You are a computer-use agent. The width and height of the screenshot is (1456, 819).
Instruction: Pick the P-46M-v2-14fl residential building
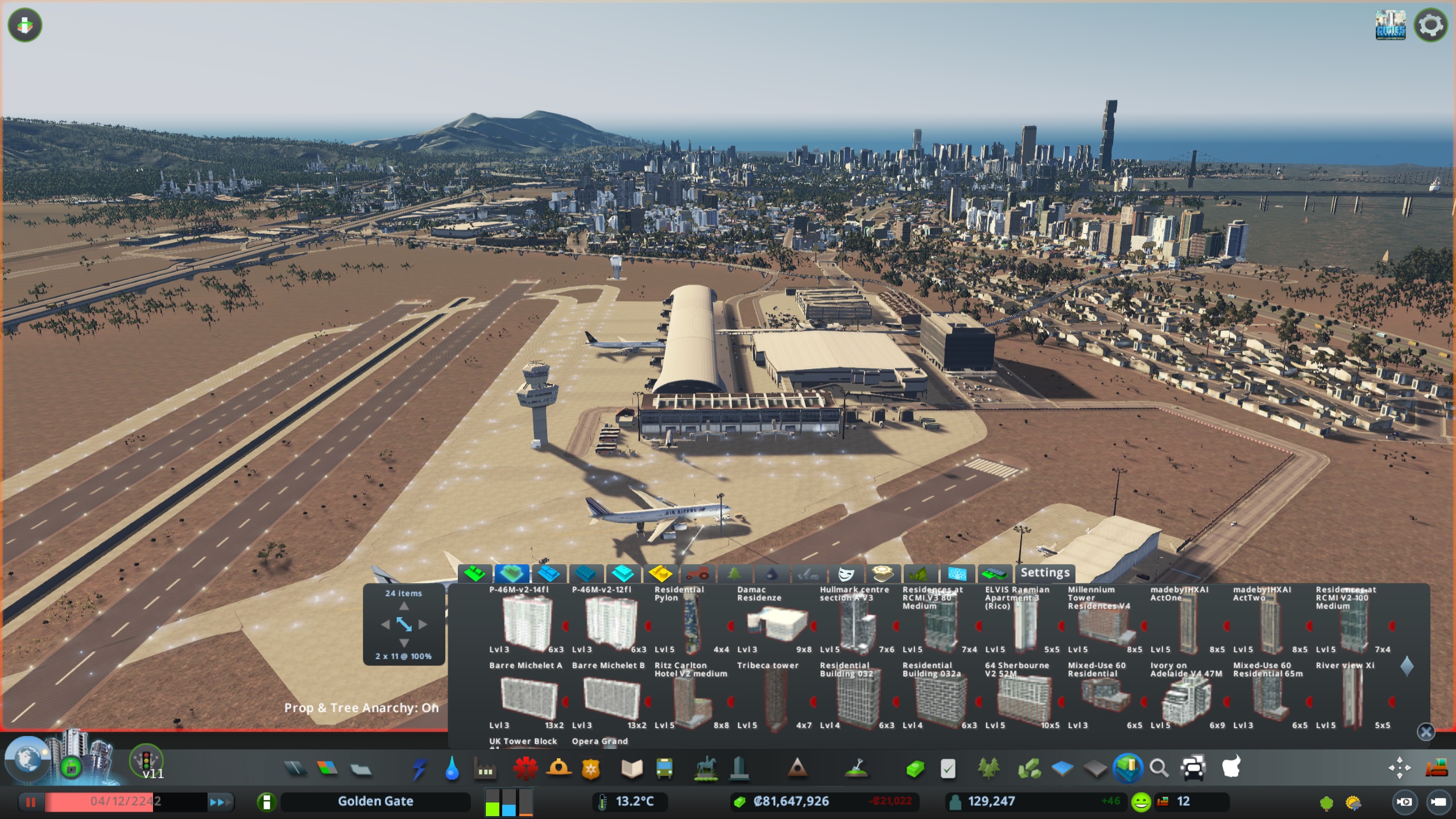tap(527, 624)
